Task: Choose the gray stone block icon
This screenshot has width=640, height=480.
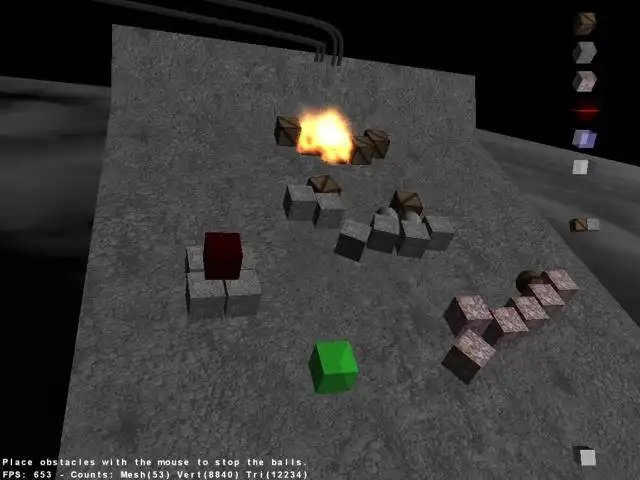Action: (x=585, y=51)
